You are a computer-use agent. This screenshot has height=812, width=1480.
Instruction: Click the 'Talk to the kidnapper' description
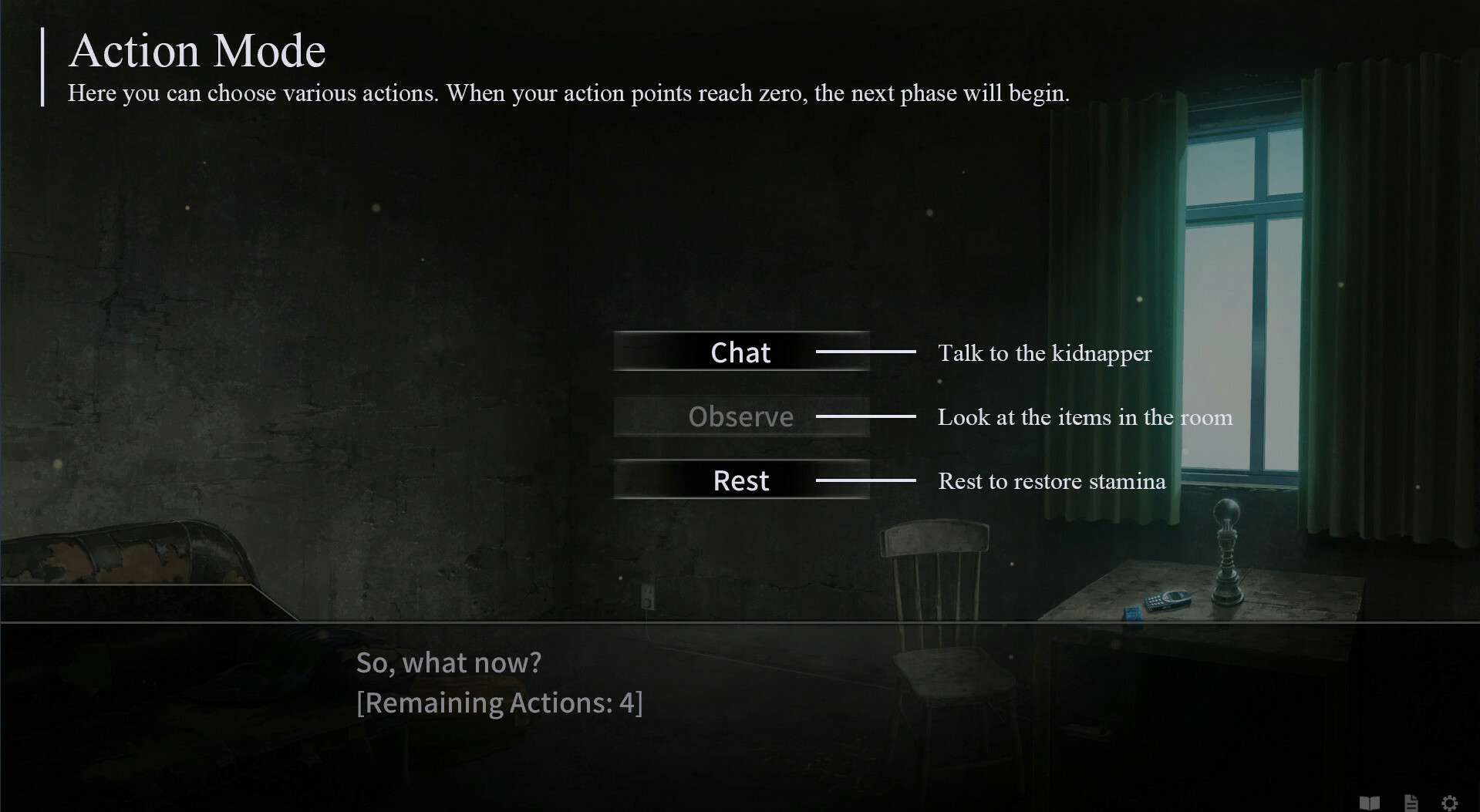(x=1045, y=354)
